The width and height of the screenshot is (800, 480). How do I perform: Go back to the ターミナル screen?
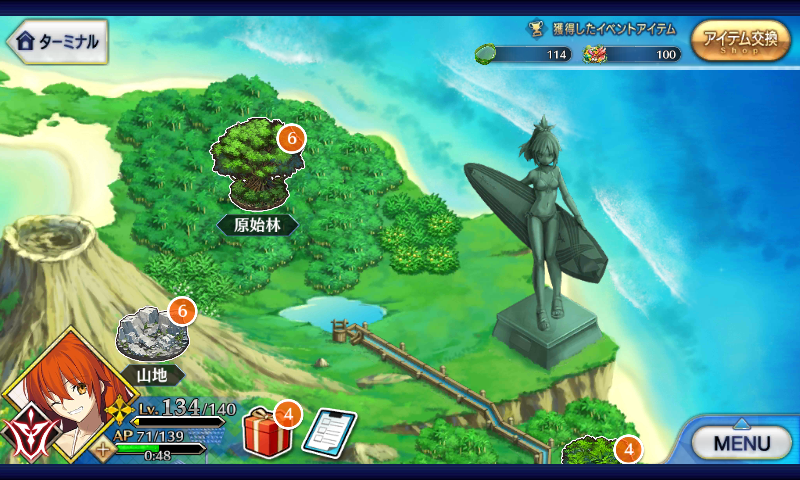[x=57, y=41]
